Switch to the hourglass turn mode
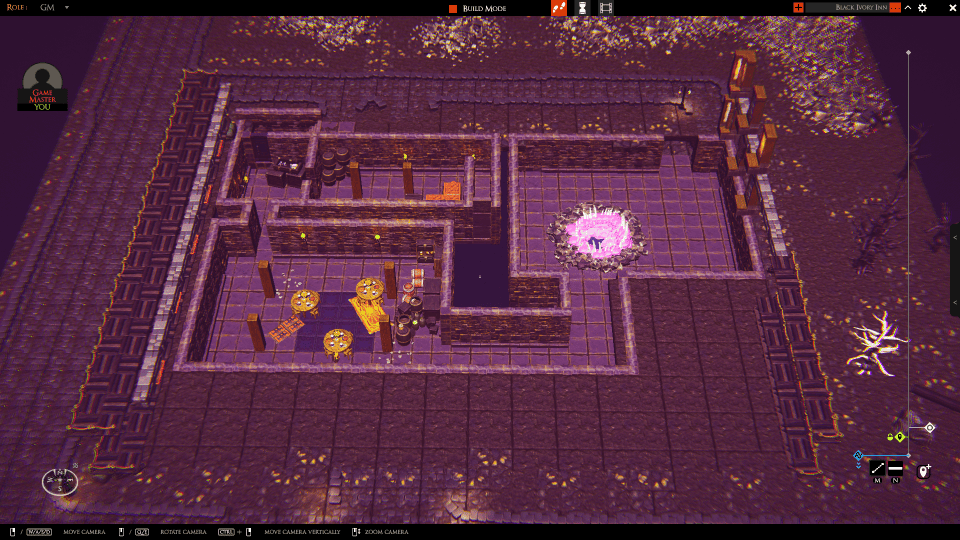 (x=582, y=8)
